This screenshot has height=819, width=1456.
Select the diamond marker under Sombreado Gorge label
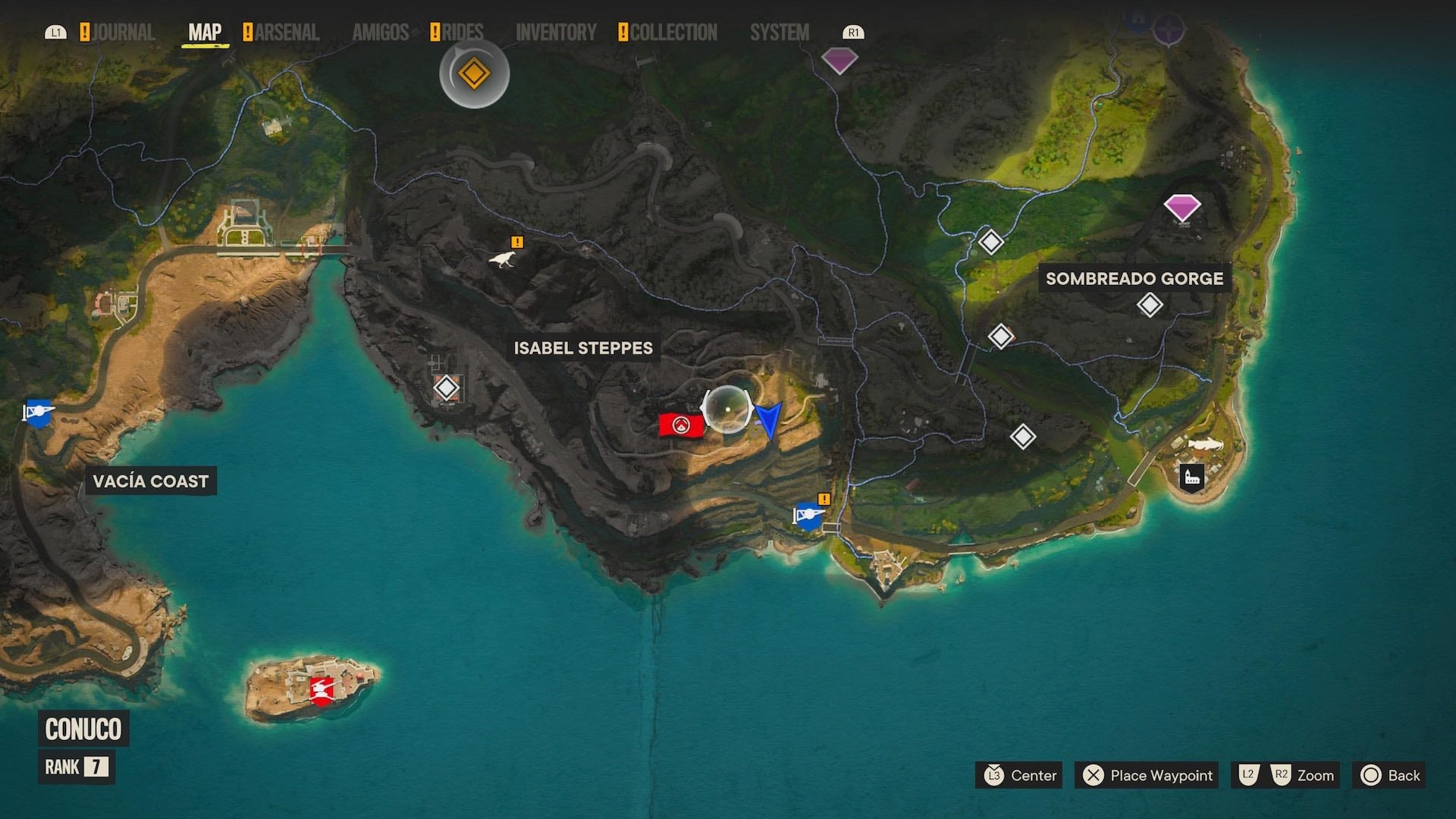point(1150,305)
